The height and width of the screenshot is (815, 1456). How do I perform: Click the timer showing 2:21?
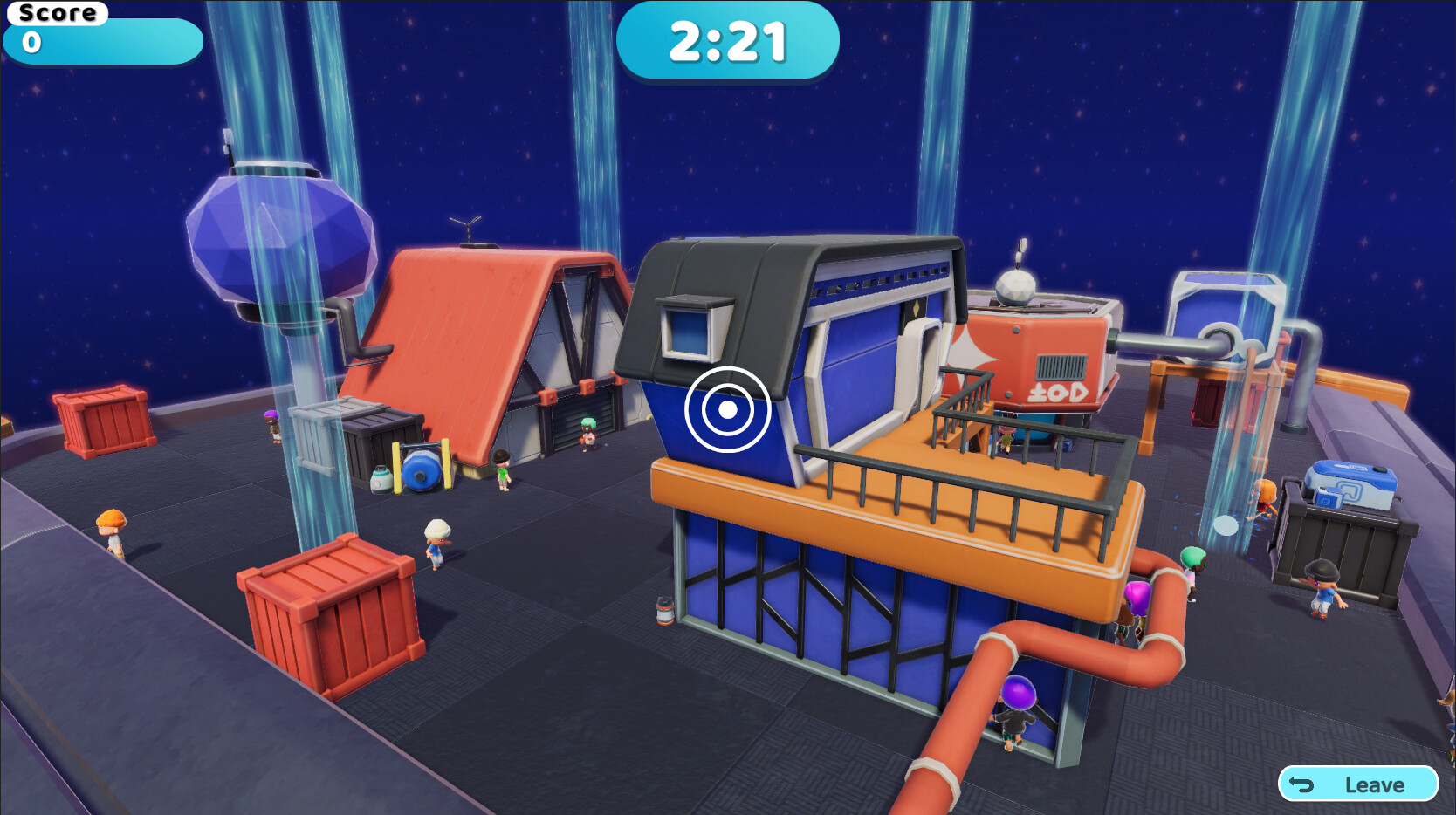pos(727,39)
